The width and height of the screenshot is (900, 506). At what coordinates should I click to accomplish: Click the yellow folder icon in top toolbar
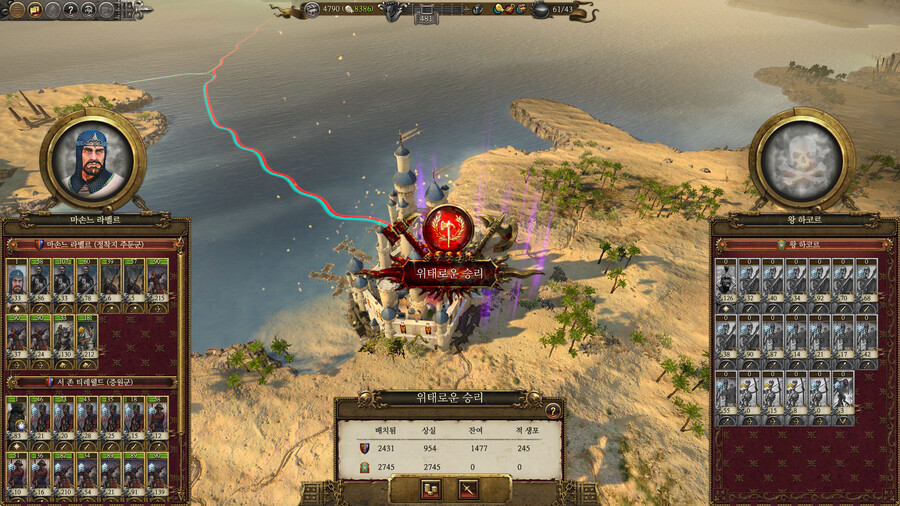[32, 10]
